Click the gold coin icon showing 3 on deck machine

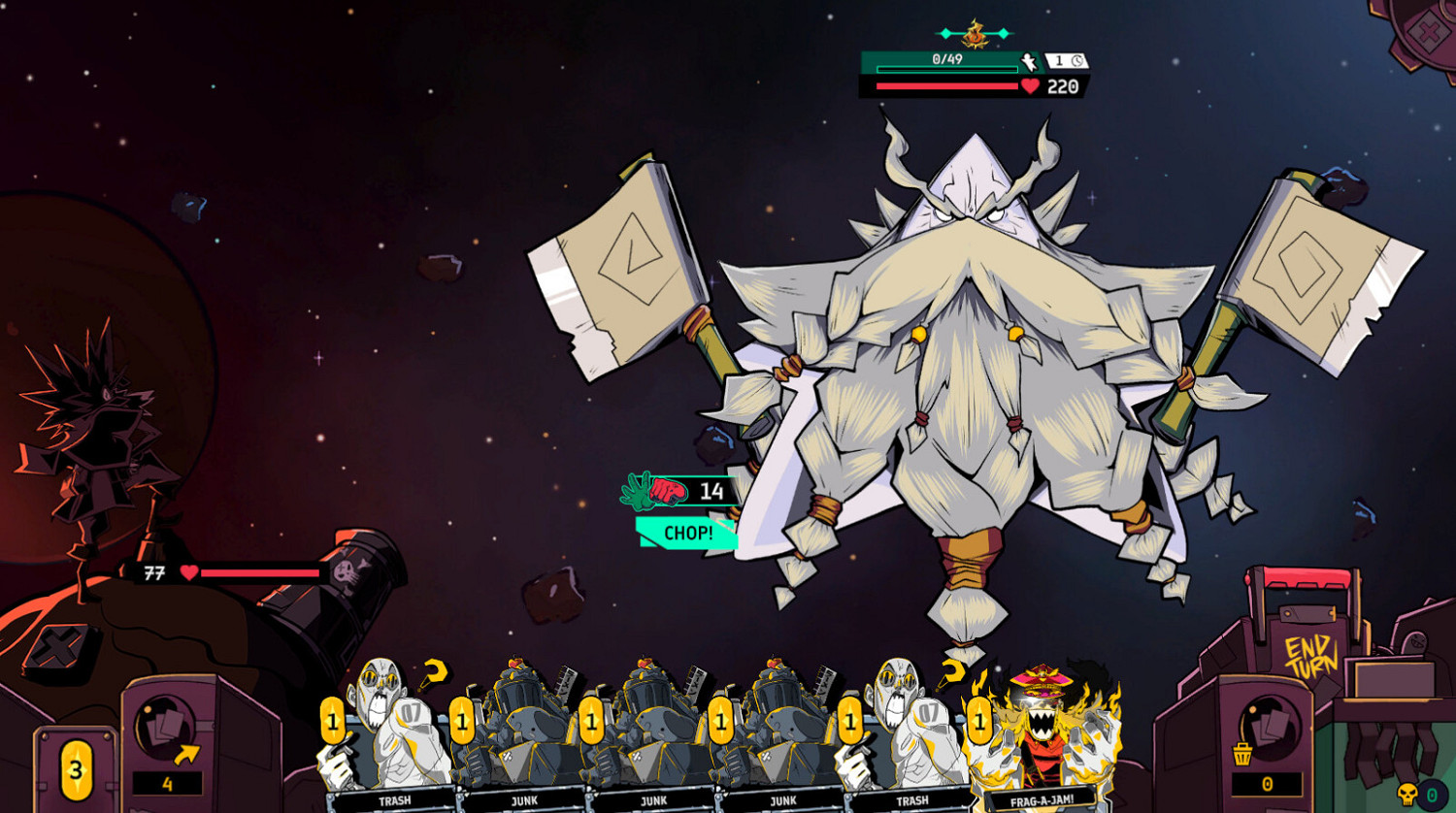coord(76,771)
